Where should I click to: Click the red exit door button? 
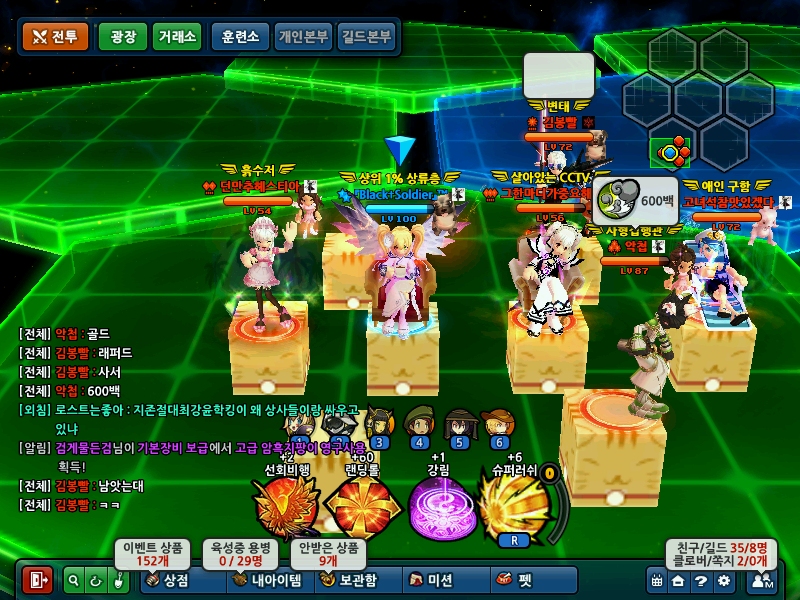coord(38,579)
